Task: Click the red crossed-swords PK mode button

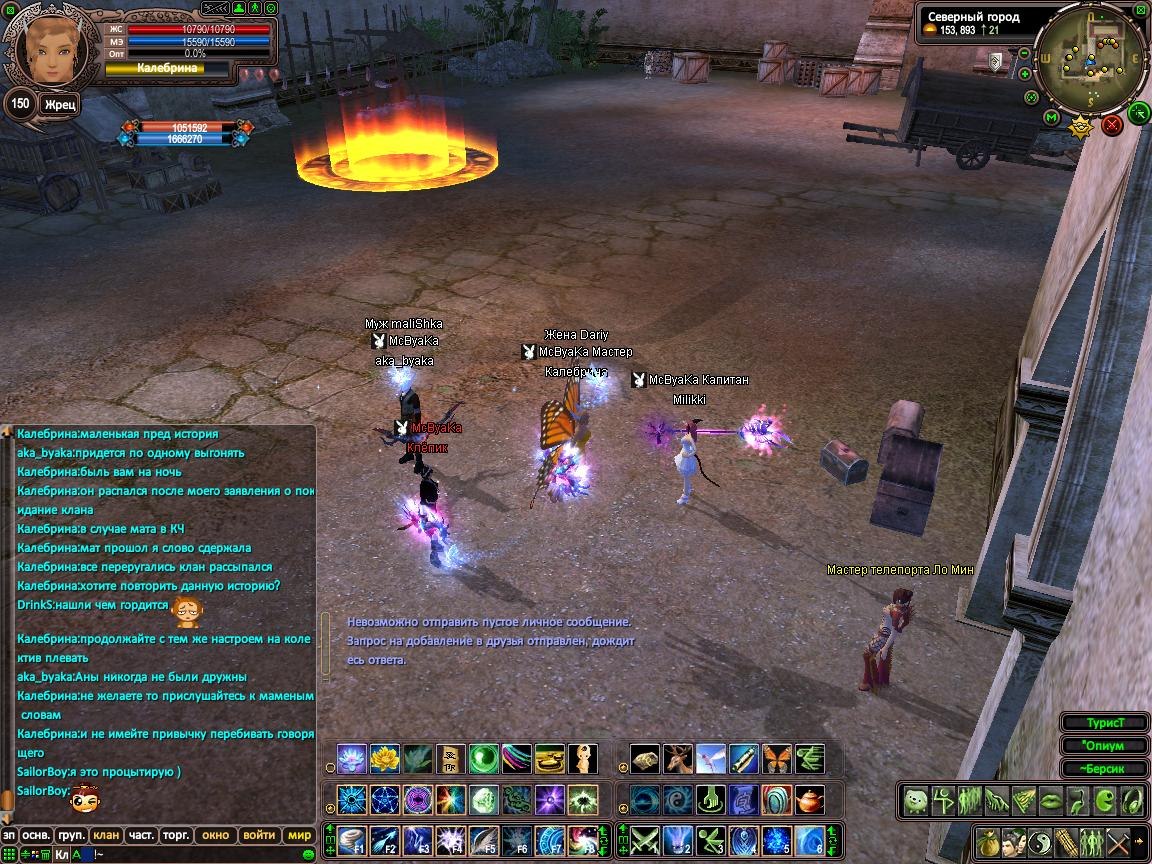Action: pyautogui.click(x=1111, y=125)
